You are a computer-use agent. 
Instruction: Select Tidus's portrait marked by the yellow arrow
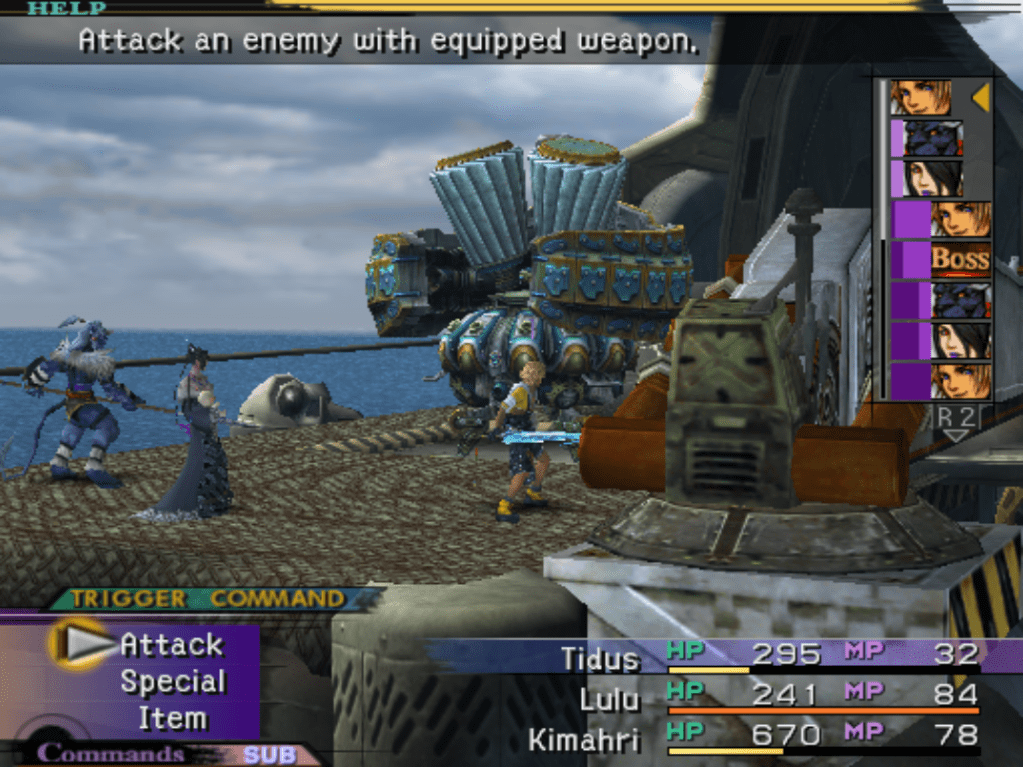(x=920, y=97)
